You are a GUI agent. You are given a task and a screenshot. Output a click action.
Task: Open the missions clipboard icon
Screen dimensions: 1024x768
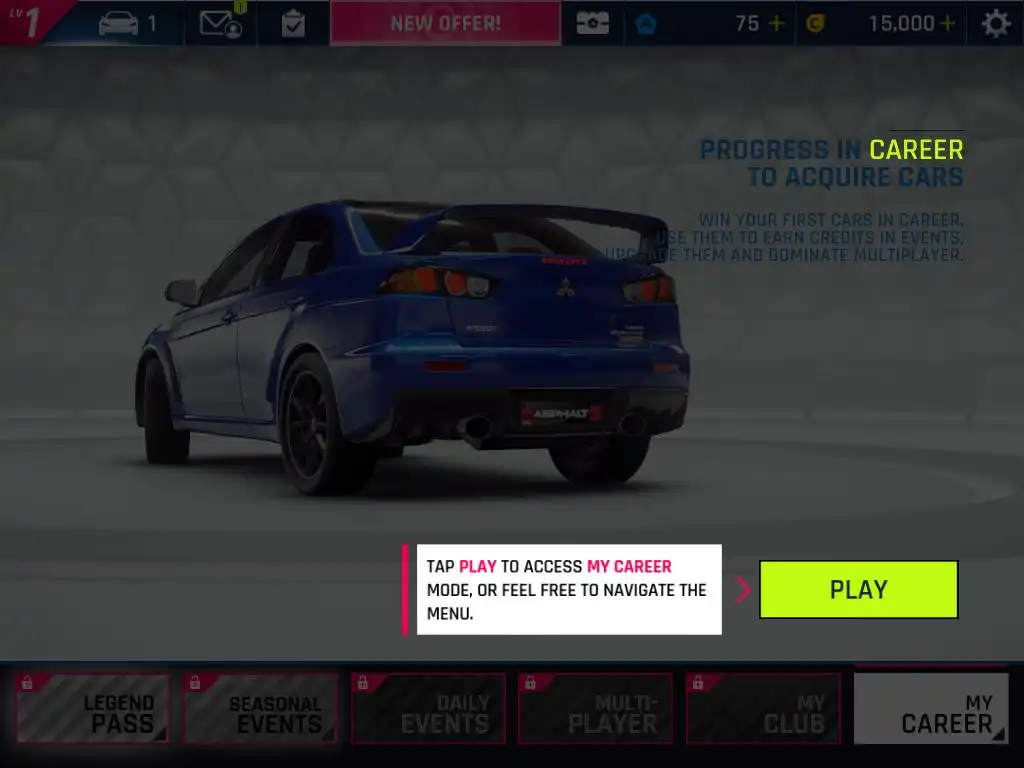(x=293, y=23)
